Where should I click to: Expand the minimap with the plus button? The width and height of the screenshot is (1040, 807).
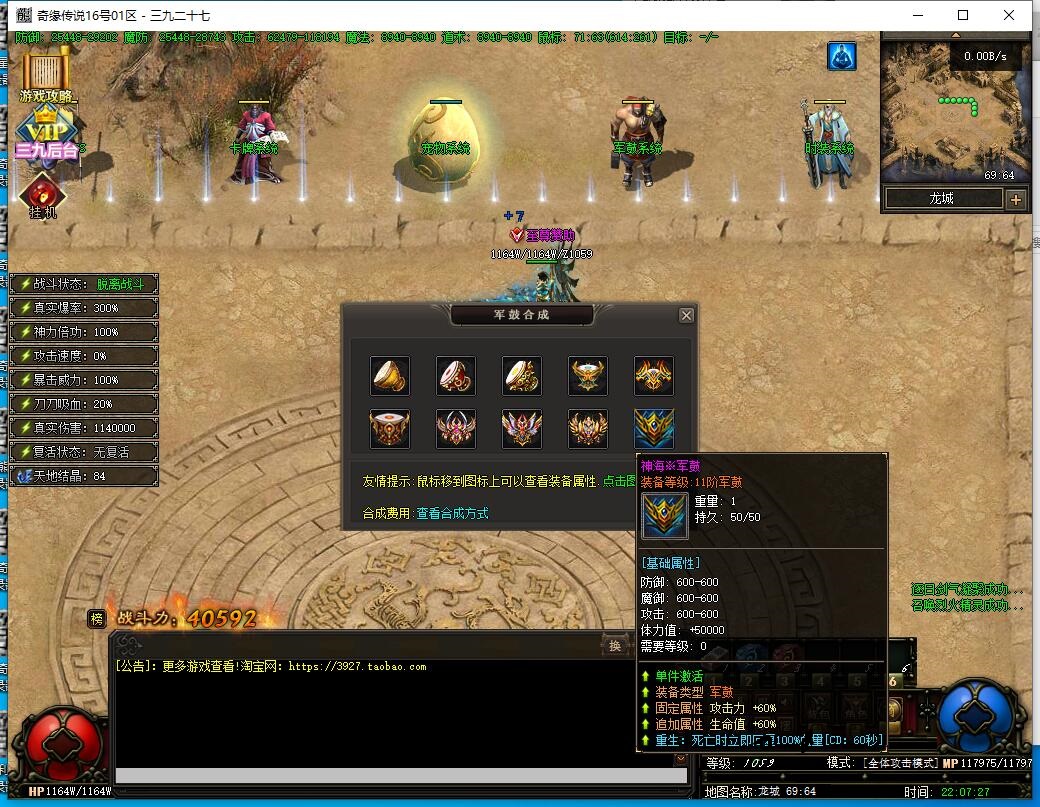pyautogui.click(x=1016, y=199)
